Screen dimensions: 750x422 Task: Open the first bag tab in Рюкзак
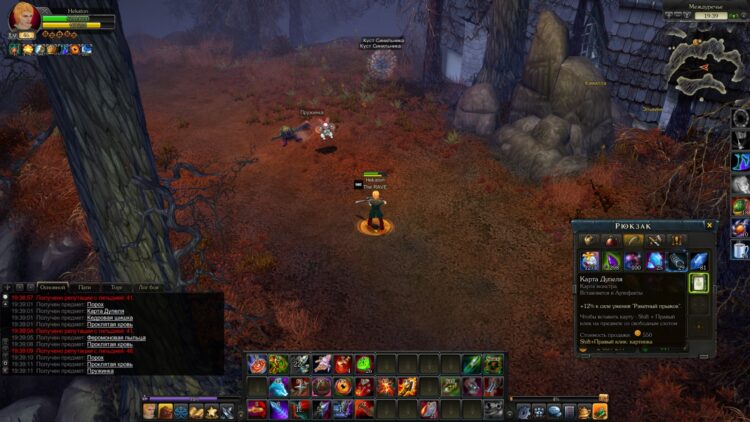(x=589, y=241)
